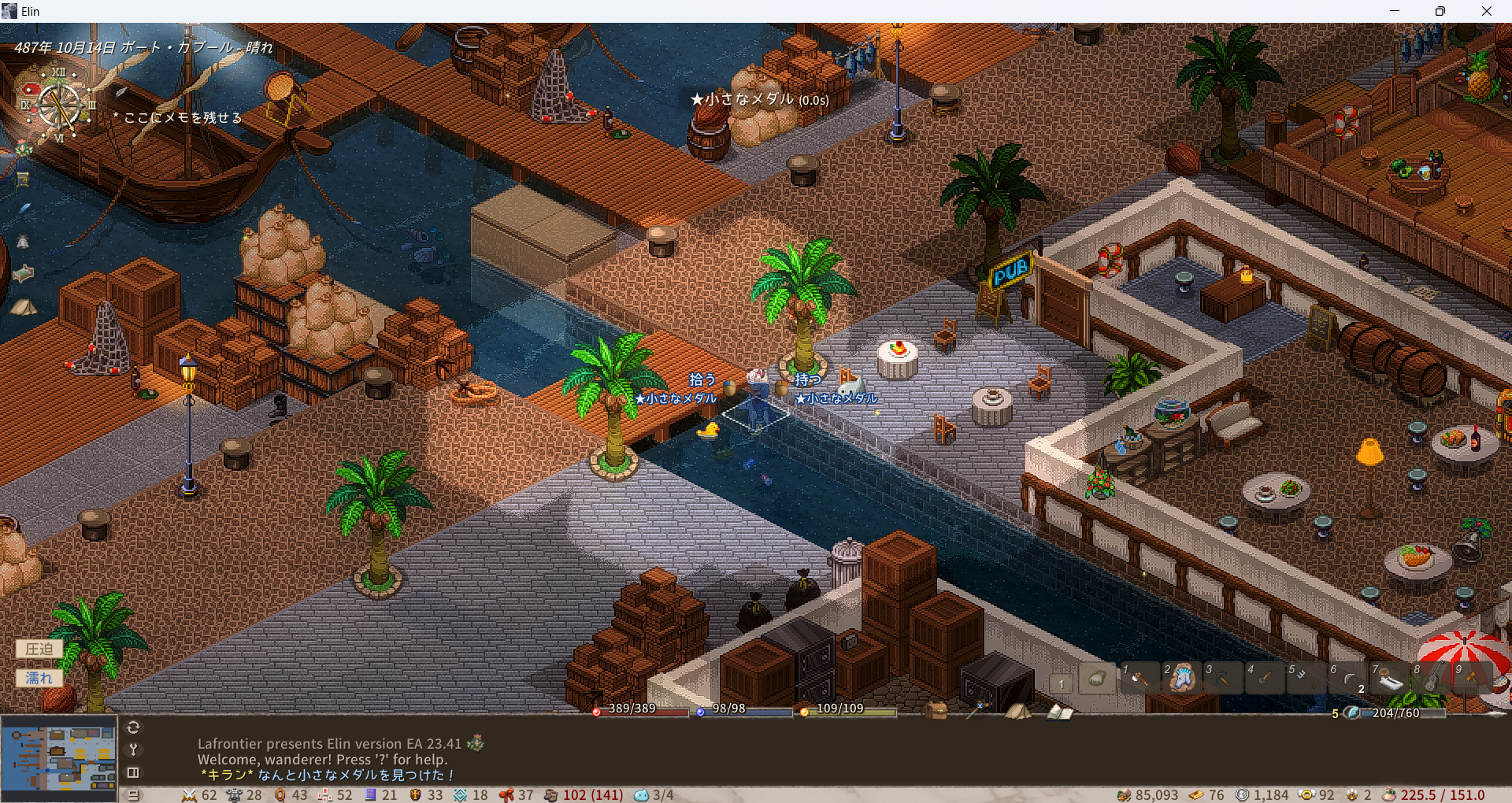1512x803 pixels.
Task: Open the backpack inventory icon
Action: pyautogui.click(x=936, y=710)
